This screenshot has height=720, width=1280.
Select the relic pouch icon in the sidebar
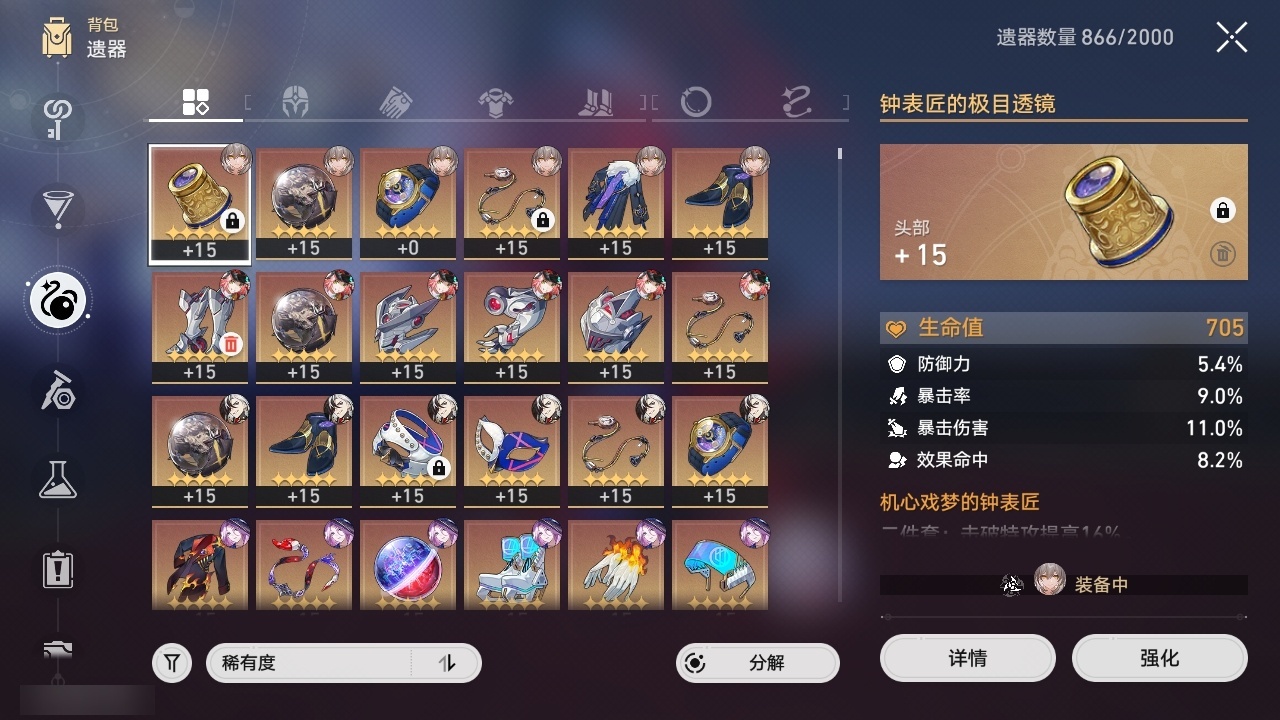pos(57,300)
